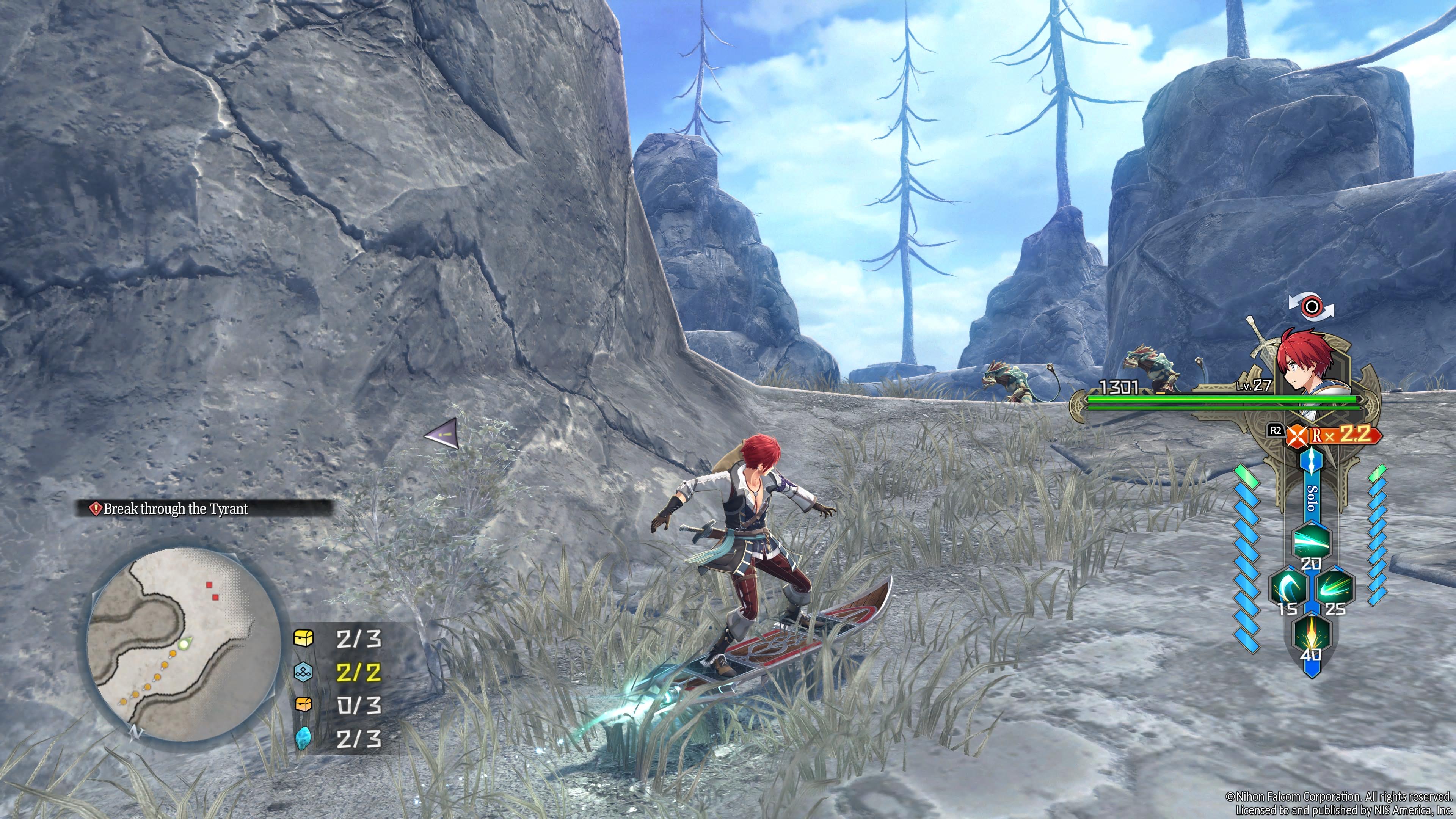Select the 'Break through the Tyrant' objective banner

[175, 509]
